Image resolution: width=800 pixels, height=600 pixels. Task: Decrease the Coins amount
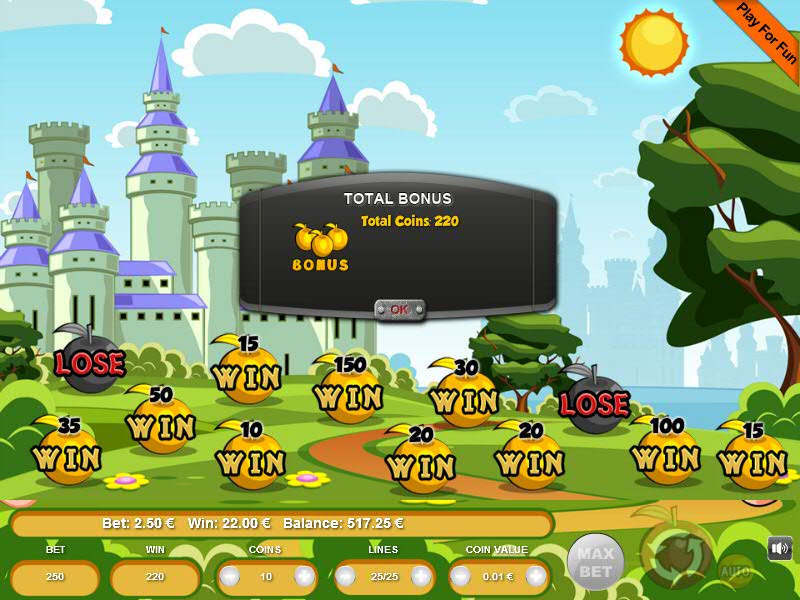(x=231, y=577)
